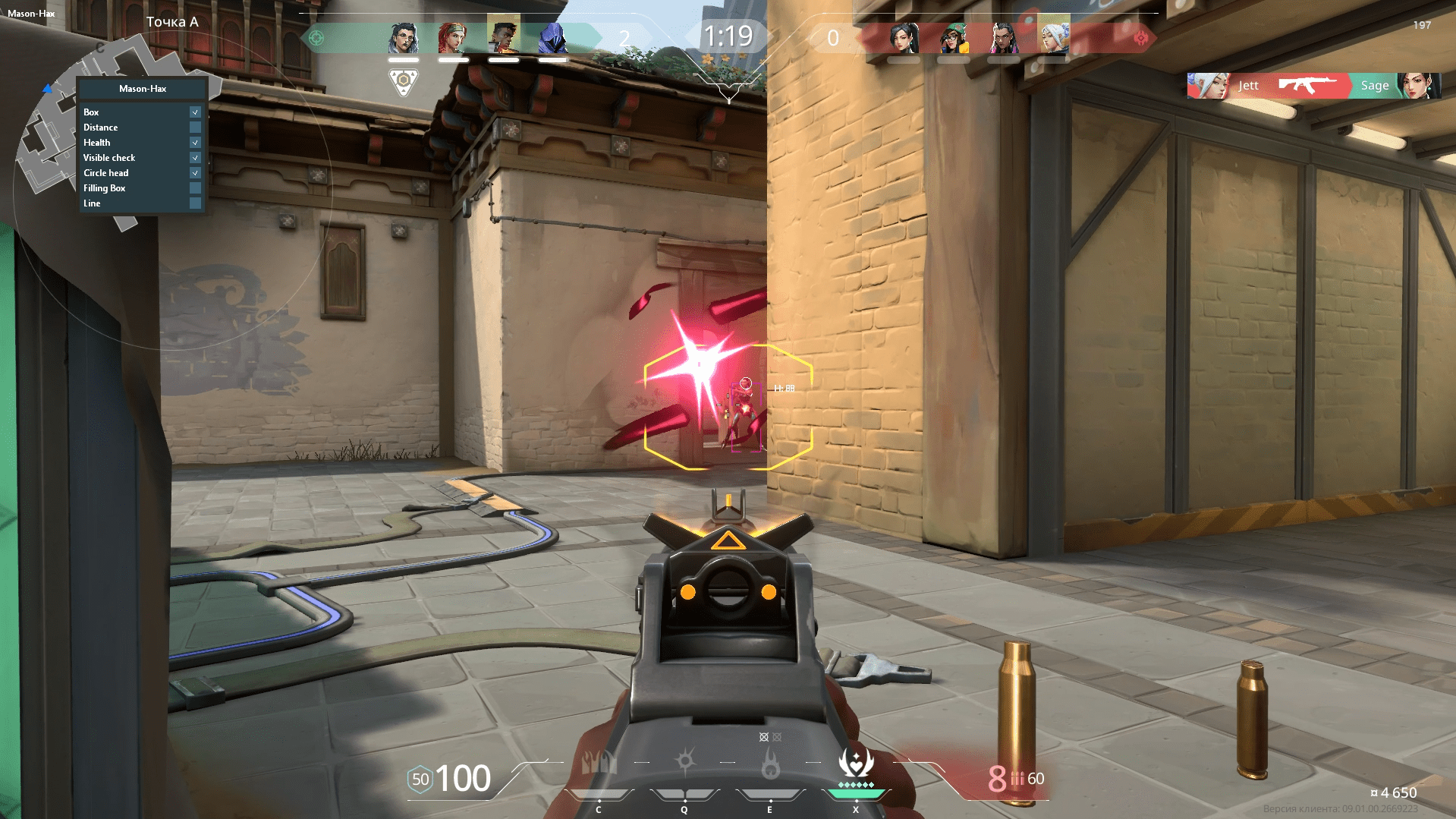
Task: Disable the Visible check option
Action: tap(196, 158)
